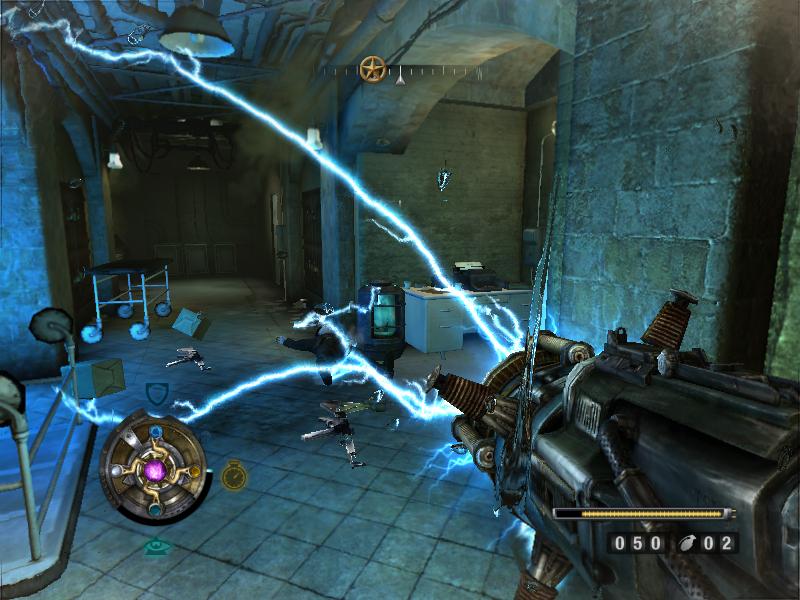The height and width of the screenshot is (600, 800).
Task: Activate the stopwatch slow-time power icon
Action: click(234, 475)
